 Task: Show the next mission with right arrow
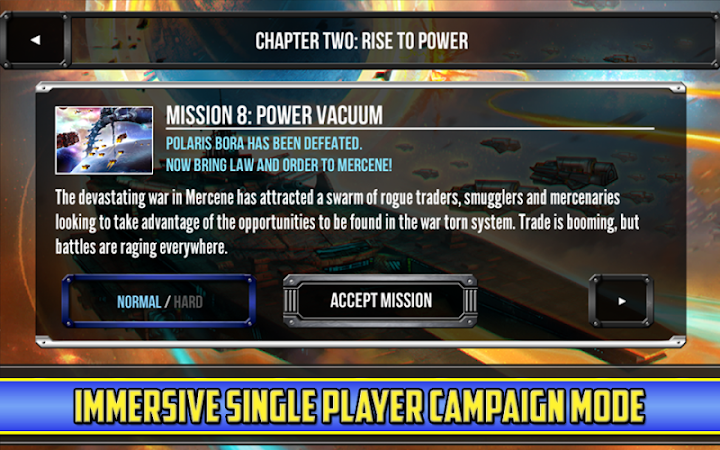point(623,300)
